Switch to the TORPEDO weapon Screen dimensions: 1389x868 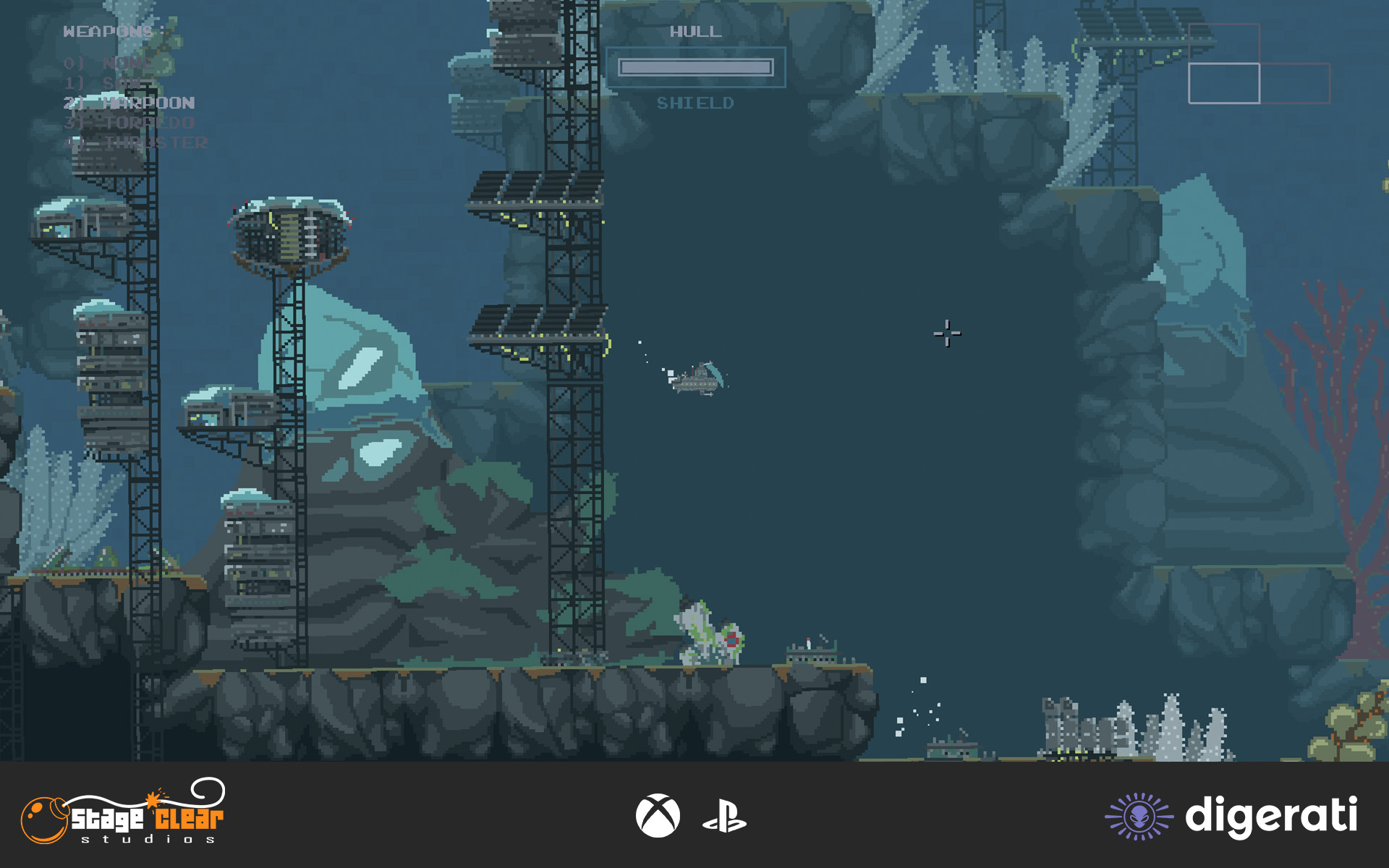point(129,123)
